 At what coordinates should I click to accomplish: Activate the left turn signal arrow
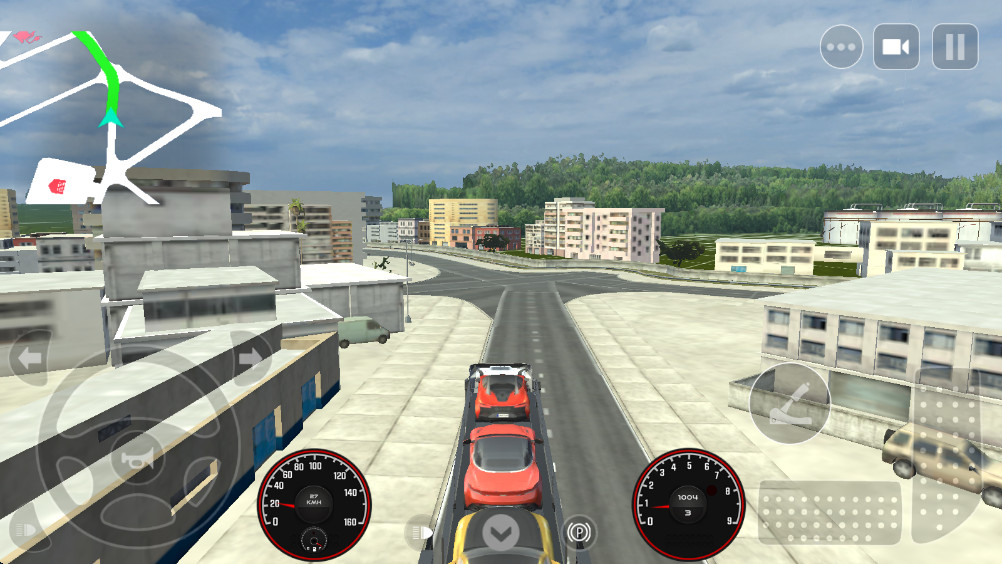(x=29, y=357)
